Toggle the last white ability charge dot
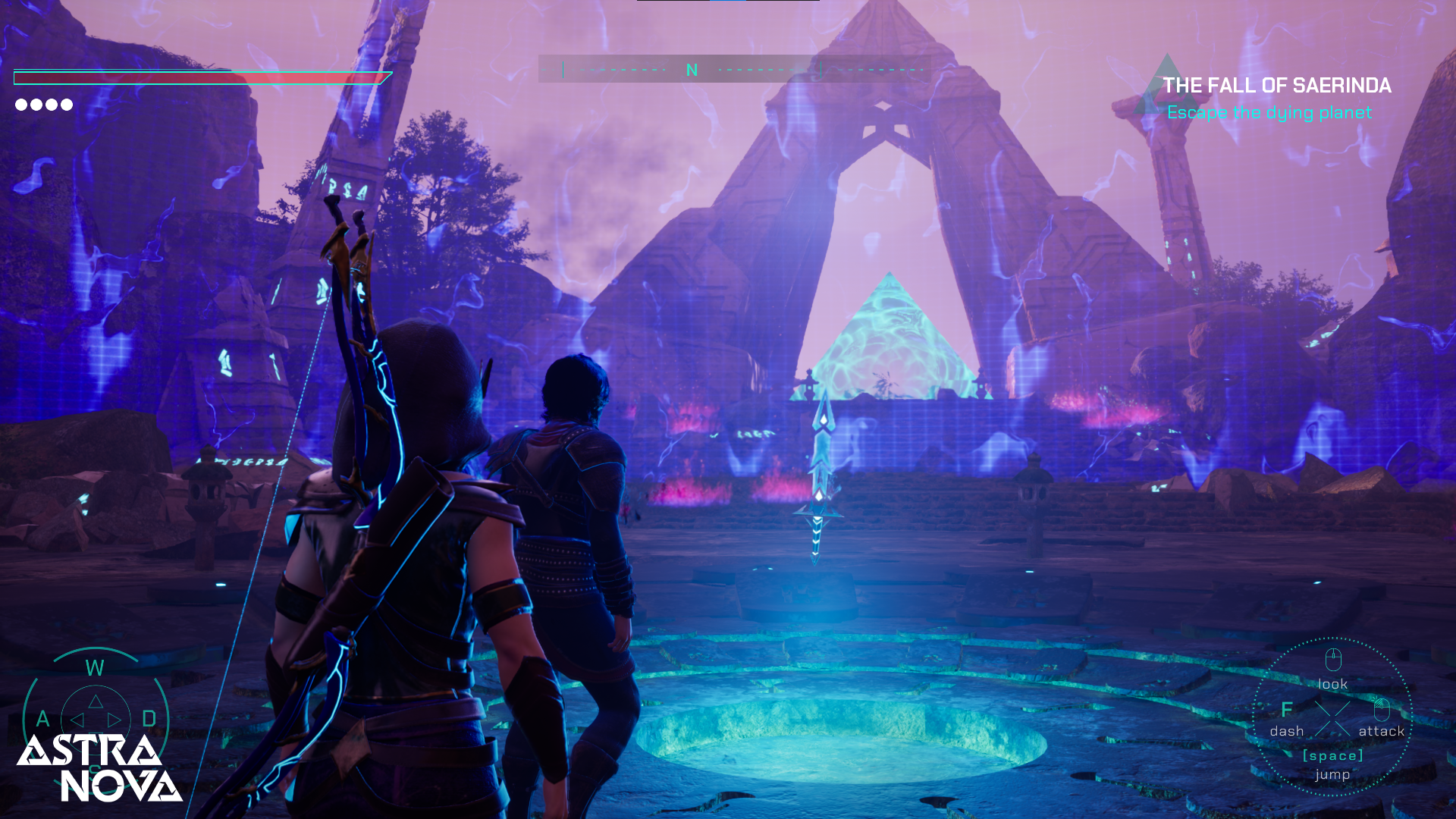The width and height of the screenshot is (1456, 819). click(65, 105)
